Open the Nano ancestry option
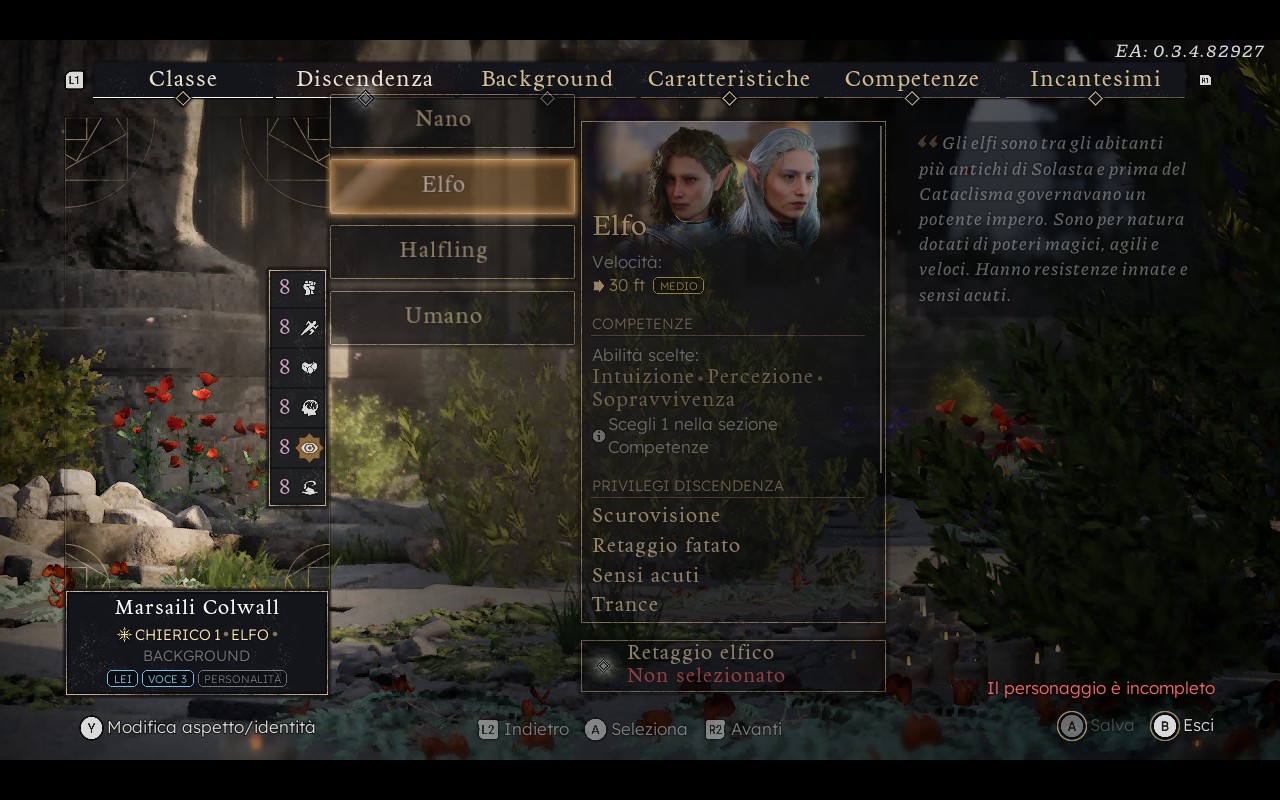This screenshot has width=1280, height=800. coord(443,118)
